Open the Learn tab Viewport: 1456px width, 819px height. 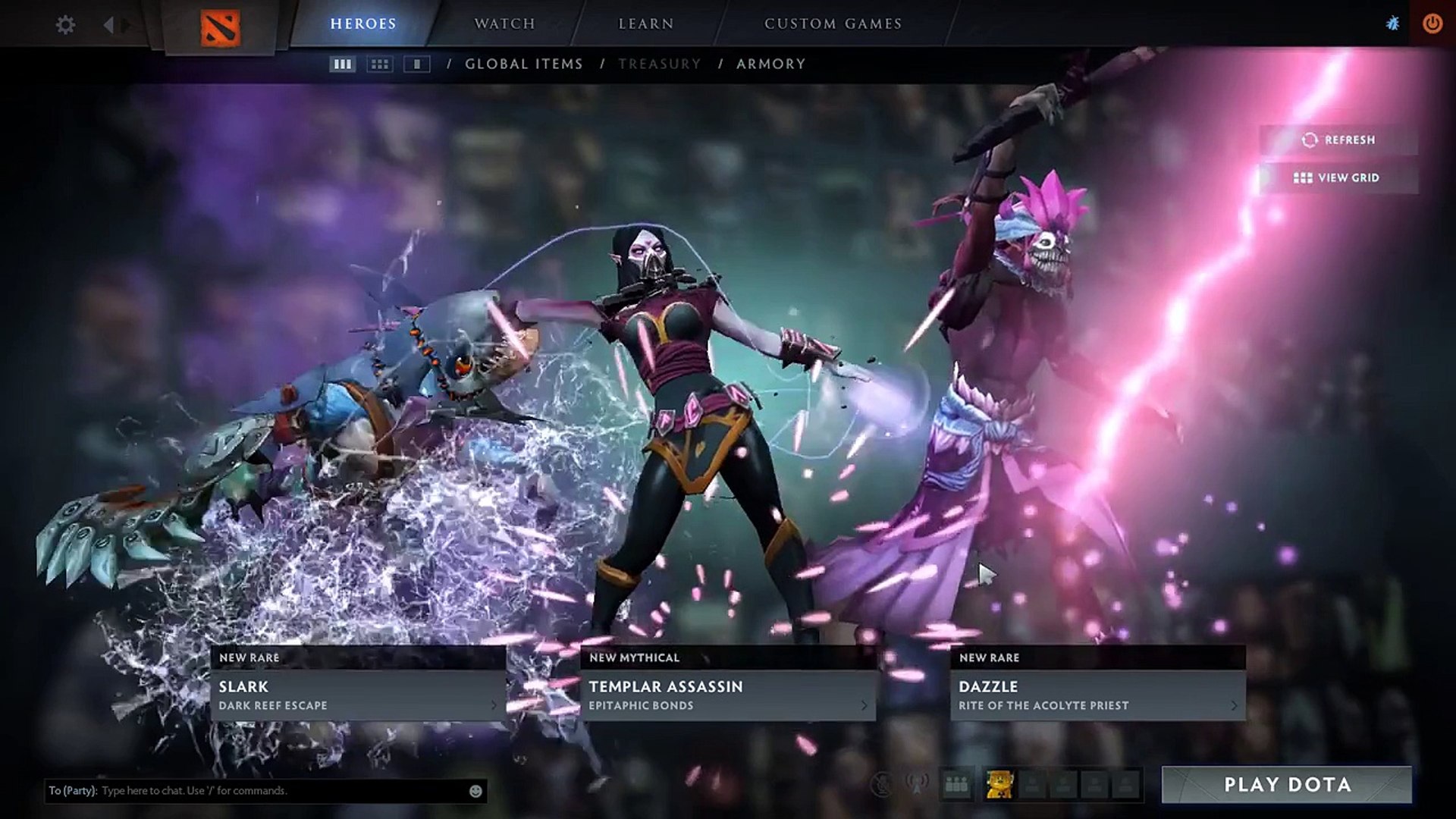tap(646, 24)
